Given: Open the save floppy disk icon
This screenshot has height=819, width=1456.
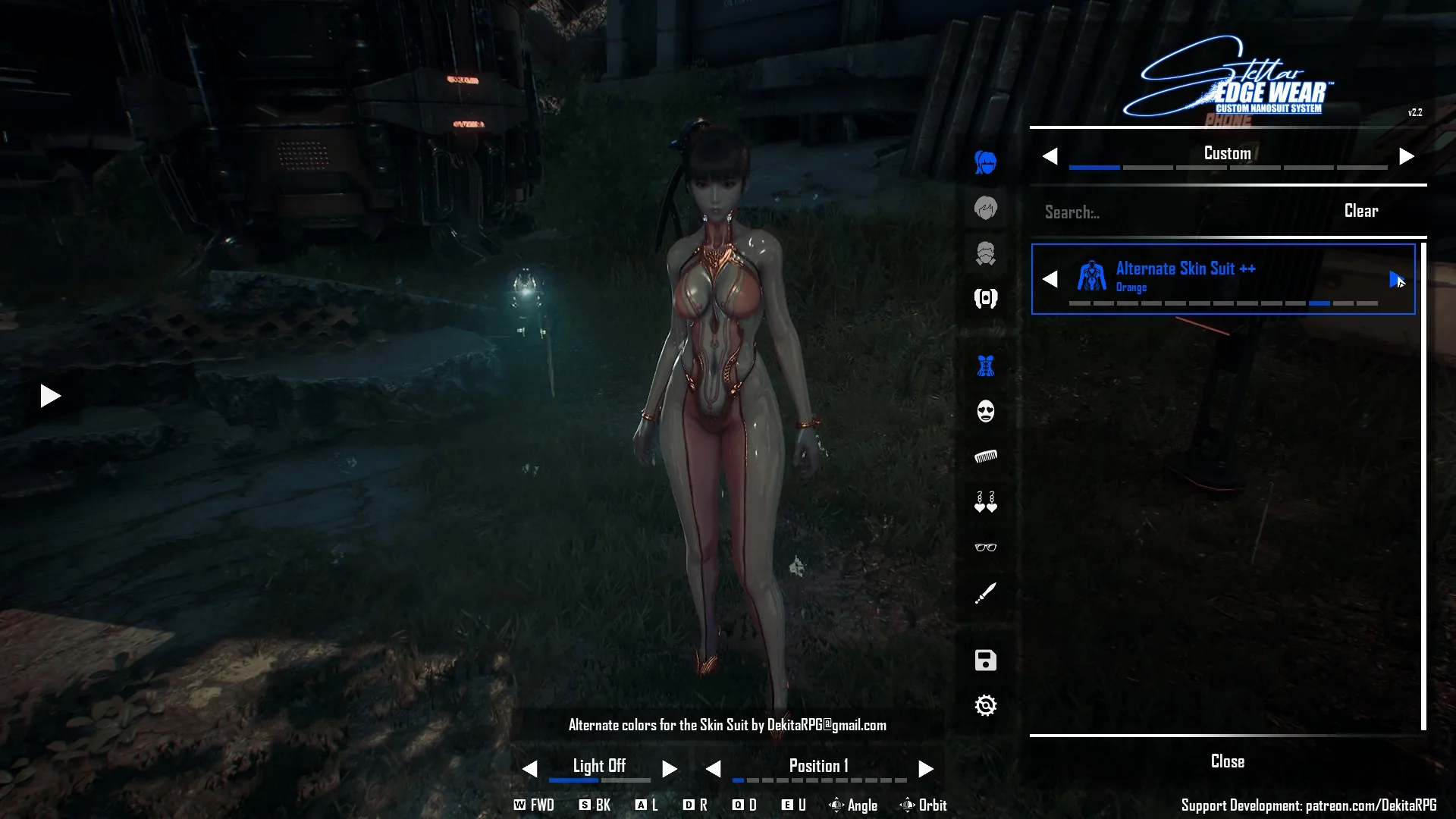Looking at the screenshot, I should (x=985, y=661).
